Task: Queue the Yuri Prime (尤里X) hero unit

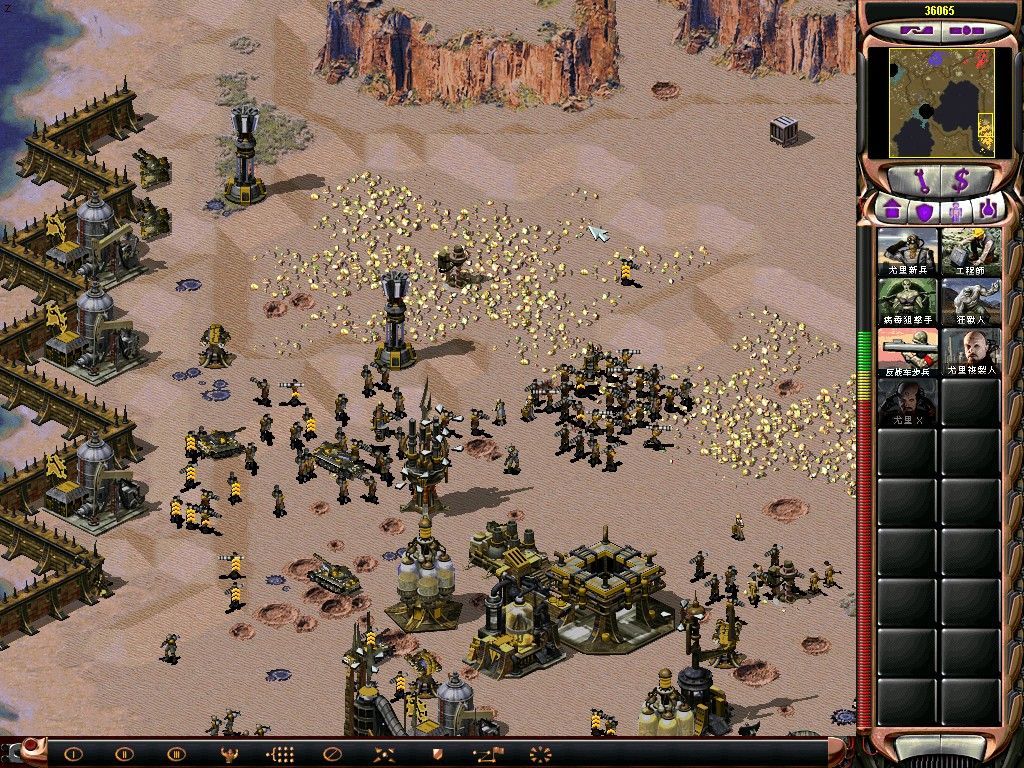Action: pos(908,401)
